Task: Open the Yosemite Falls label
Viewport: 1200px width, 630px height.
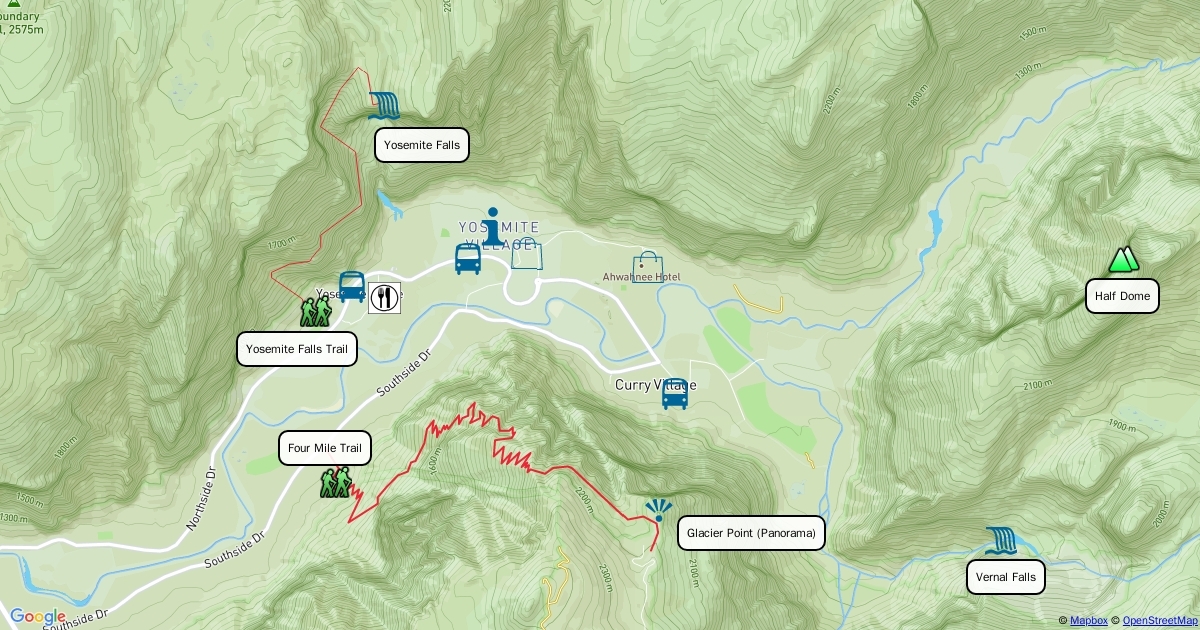Action: pos(422,145)
